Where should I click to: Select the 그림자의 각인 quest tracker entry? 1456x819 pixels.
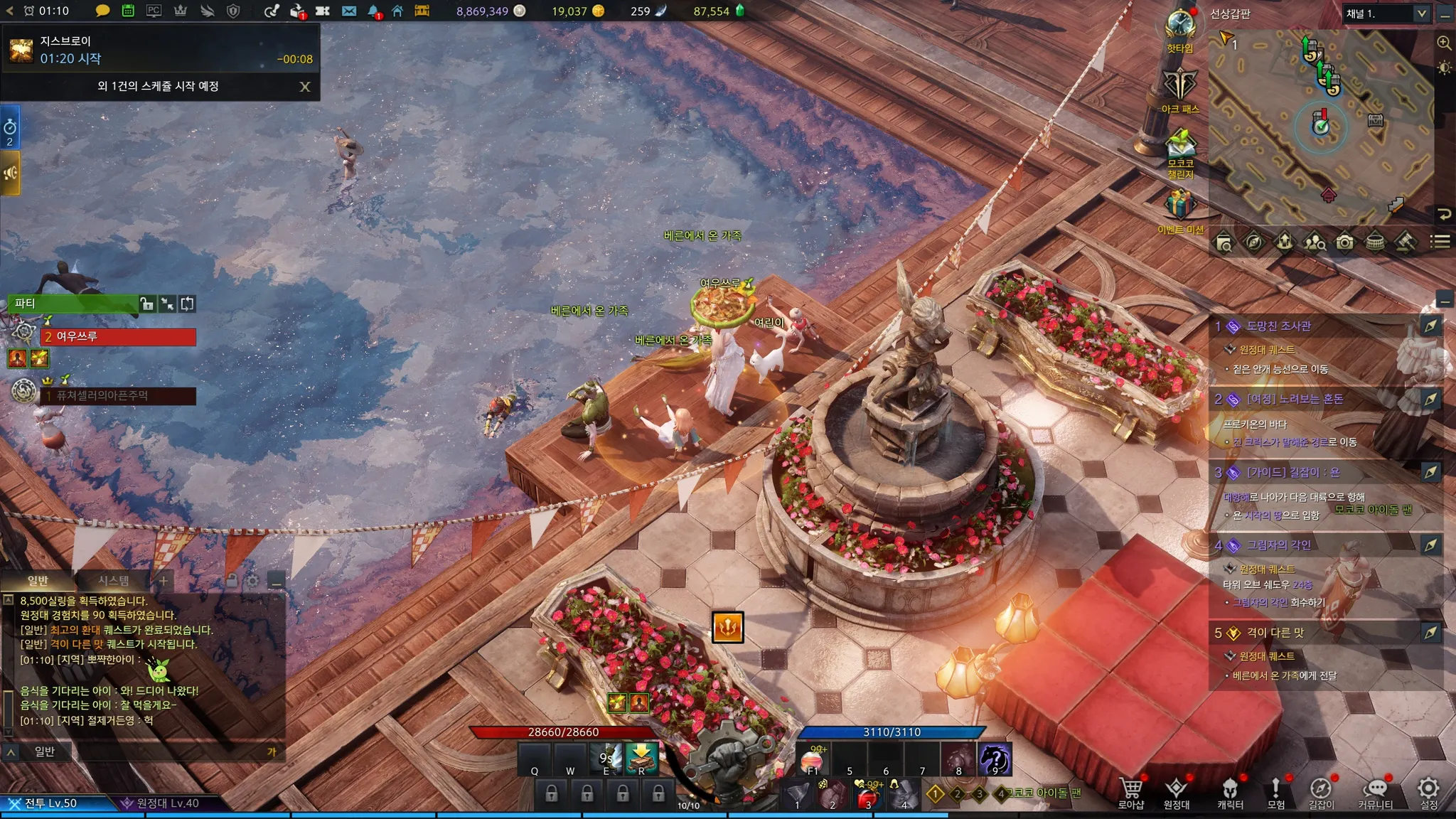tap(1278, 545)
